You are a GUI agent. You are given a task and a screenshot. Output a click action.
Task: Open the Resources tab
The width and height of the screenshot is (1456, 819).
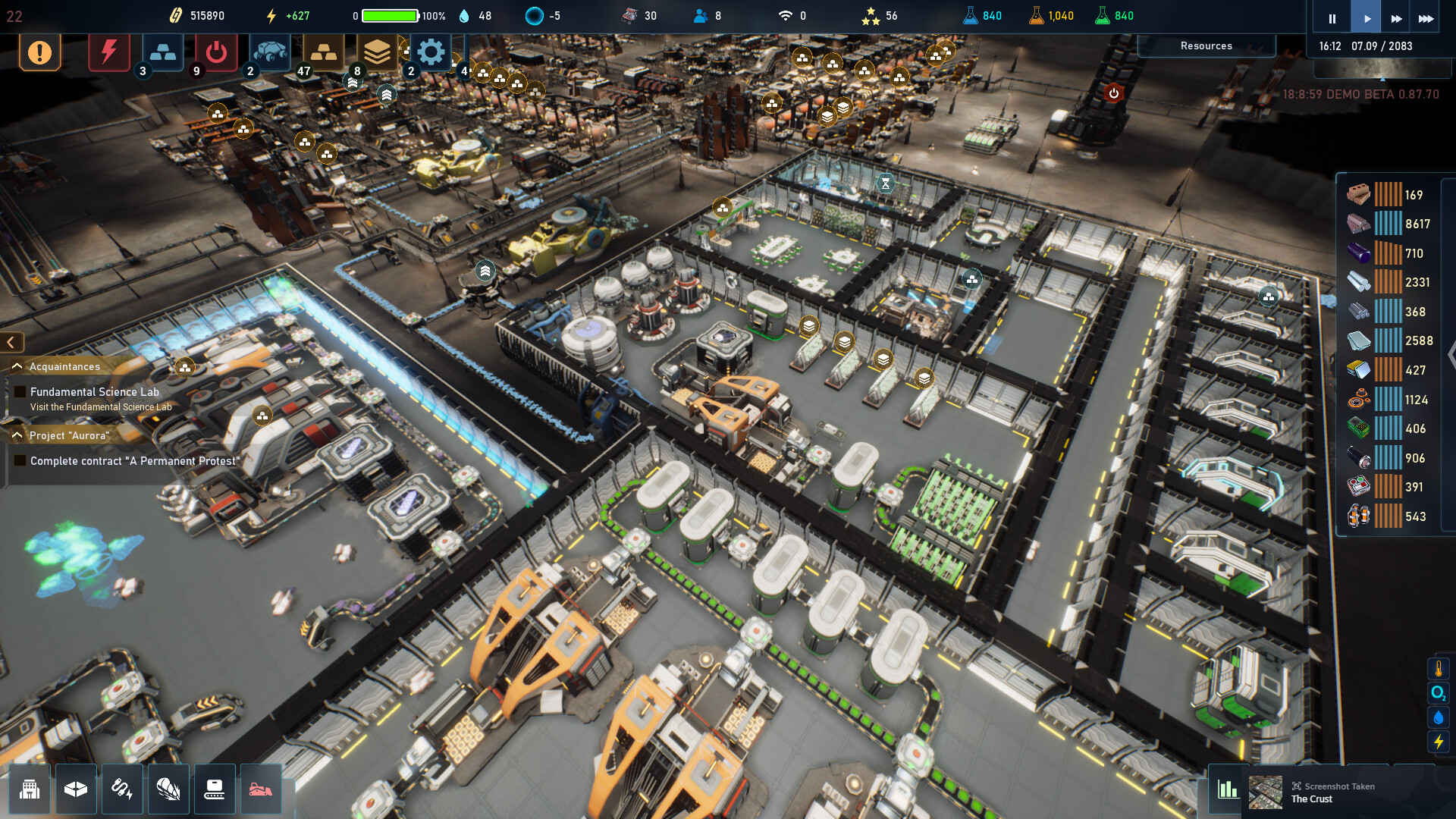coord(1206,45)
